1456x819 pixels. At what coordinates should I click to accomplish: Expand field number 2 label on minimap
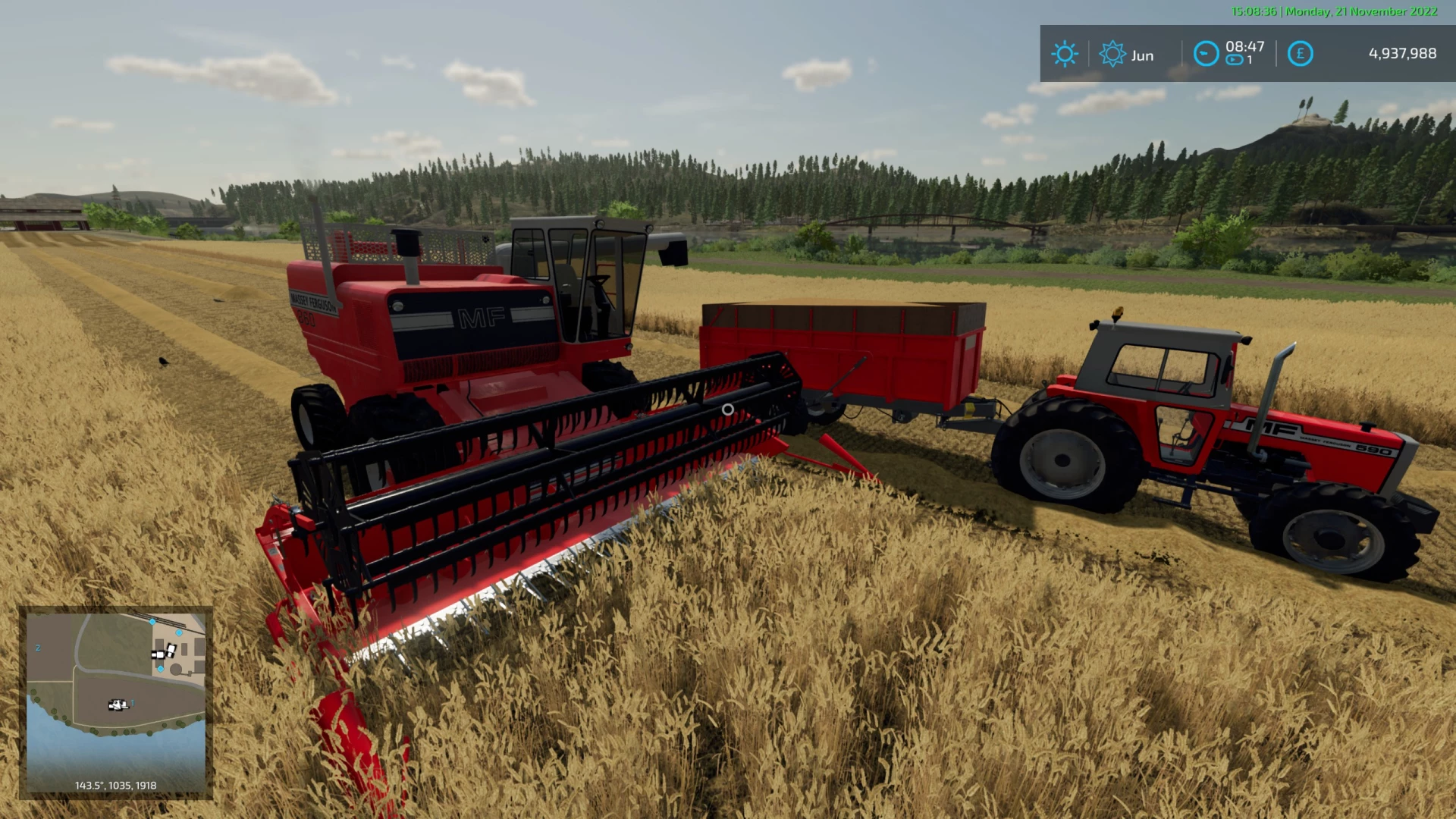(38, 648)
